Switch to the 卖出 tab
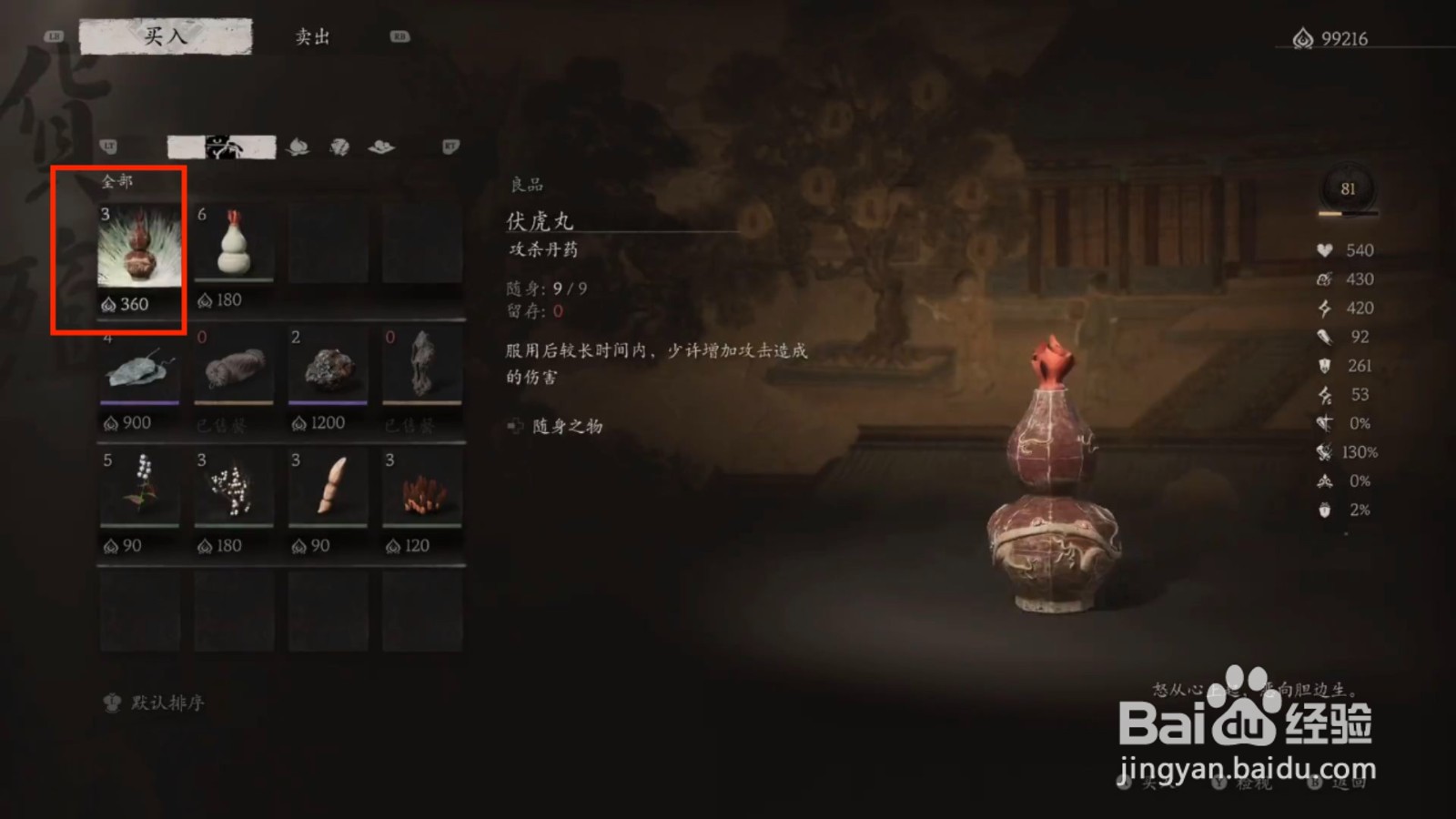Screen dimensions: 1456x819 click(314, 36)
